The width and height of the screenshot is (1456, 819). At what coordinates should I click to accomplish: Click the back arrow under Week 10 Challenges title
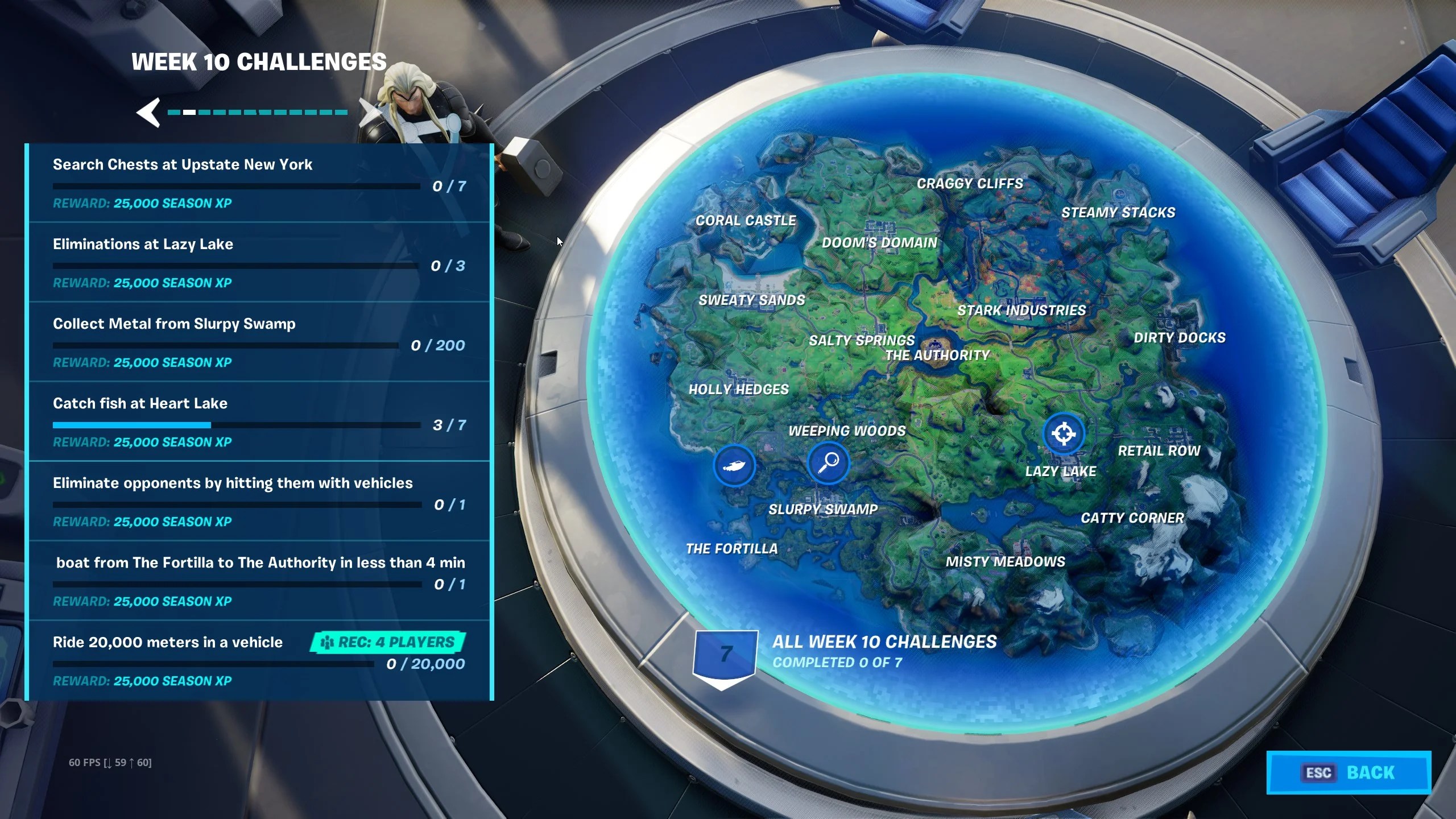point(149,112)
